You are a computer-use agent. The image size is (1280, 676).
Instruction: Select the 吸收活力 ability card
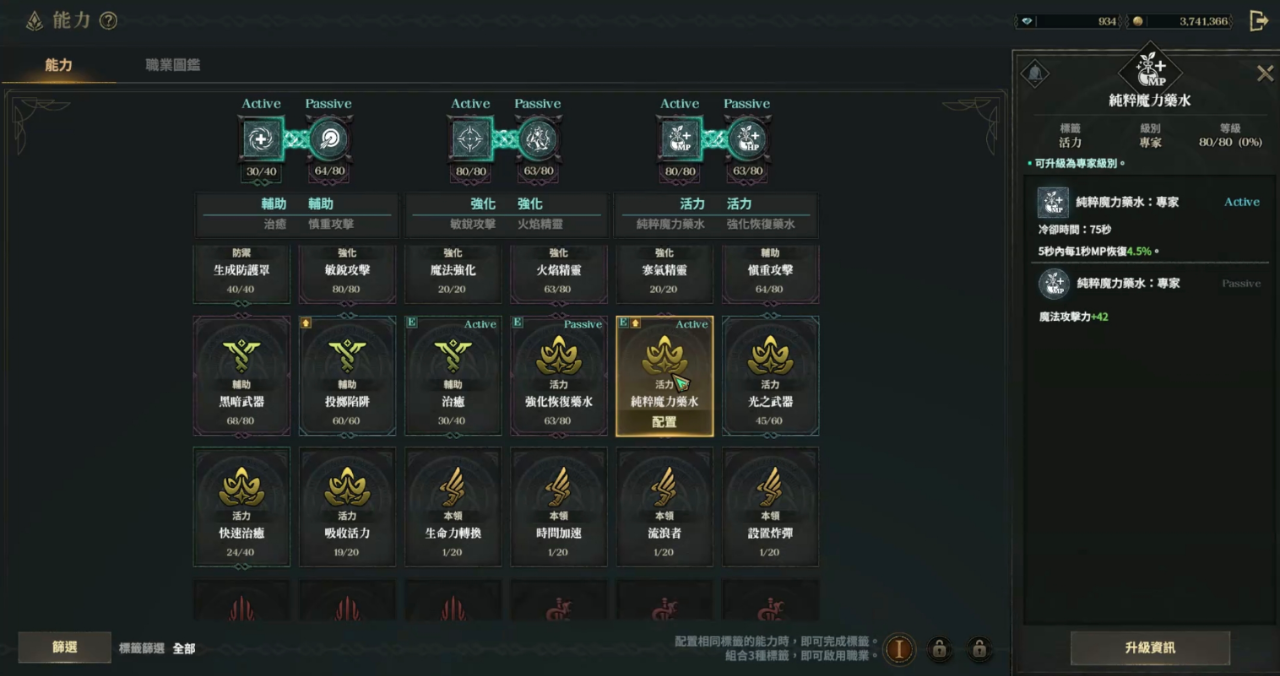[348, 507]
